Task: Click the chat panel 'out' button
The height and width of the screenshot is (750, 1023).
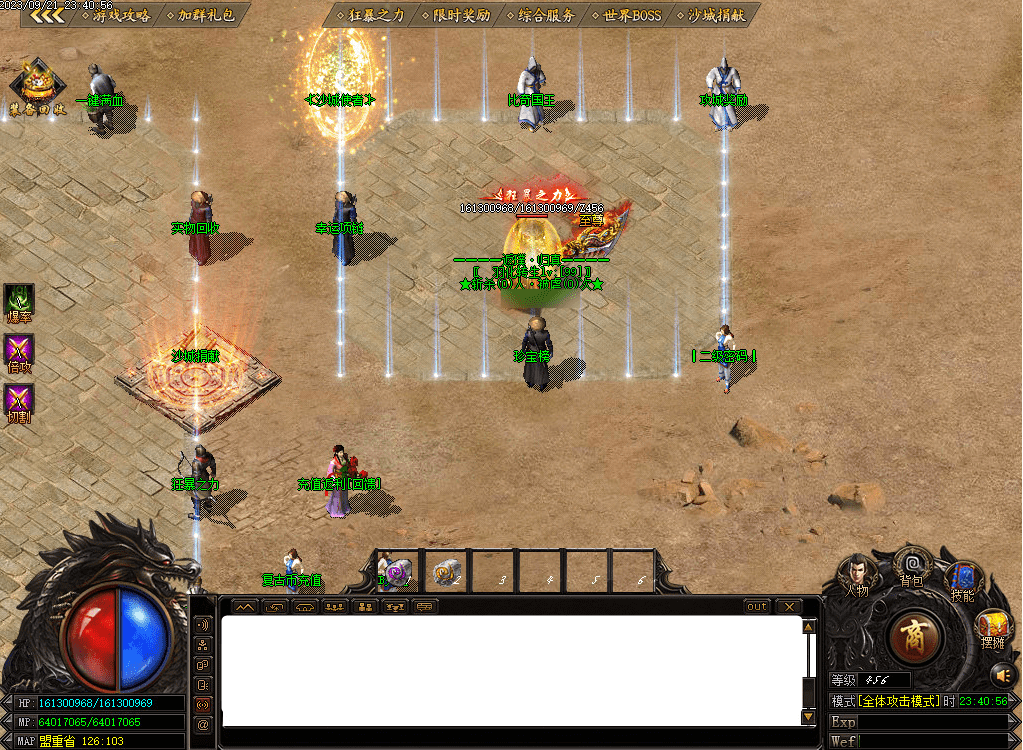Action: tap(757, 607)
